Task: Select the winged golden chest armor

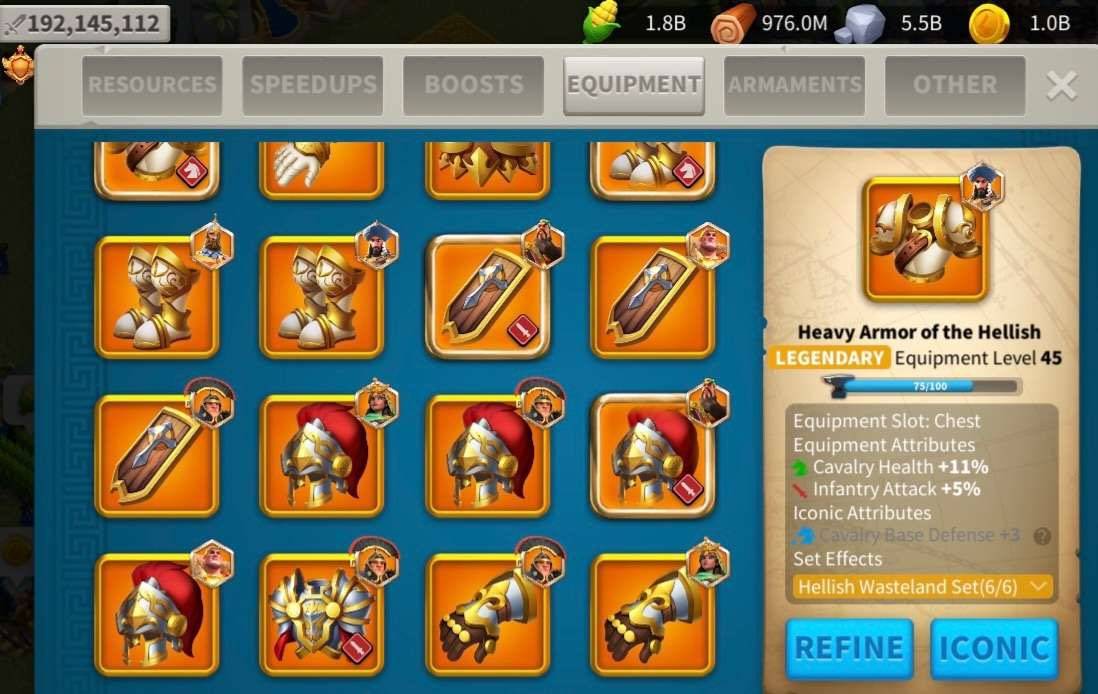Action: click(321, 614)
